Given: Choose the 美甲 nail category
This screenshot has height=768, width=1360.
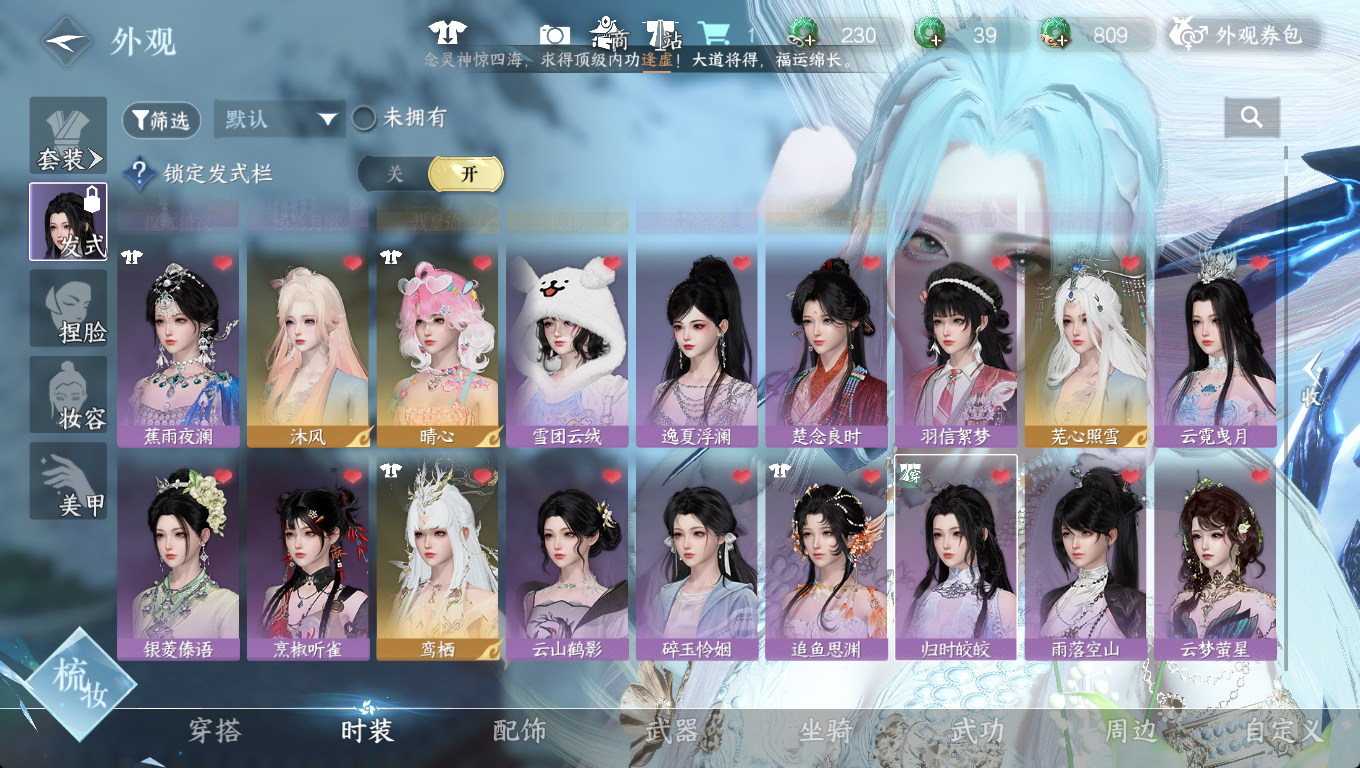Looking at the screenshot, I should click(68, 481).
